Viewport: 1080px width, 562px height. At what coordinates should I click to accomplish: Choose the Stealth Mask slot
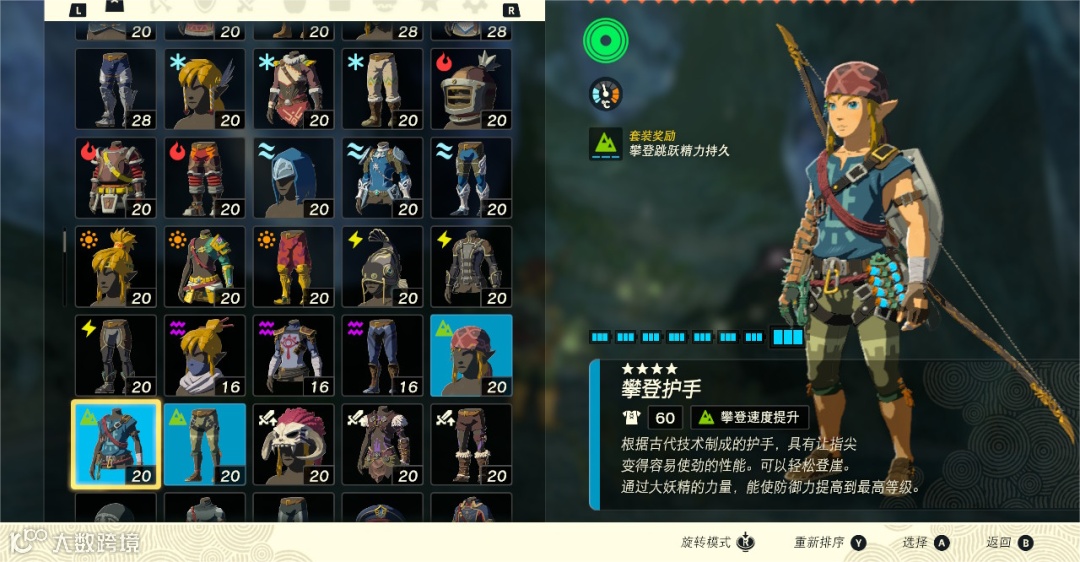pyautogui.click(x=204, y=355)
